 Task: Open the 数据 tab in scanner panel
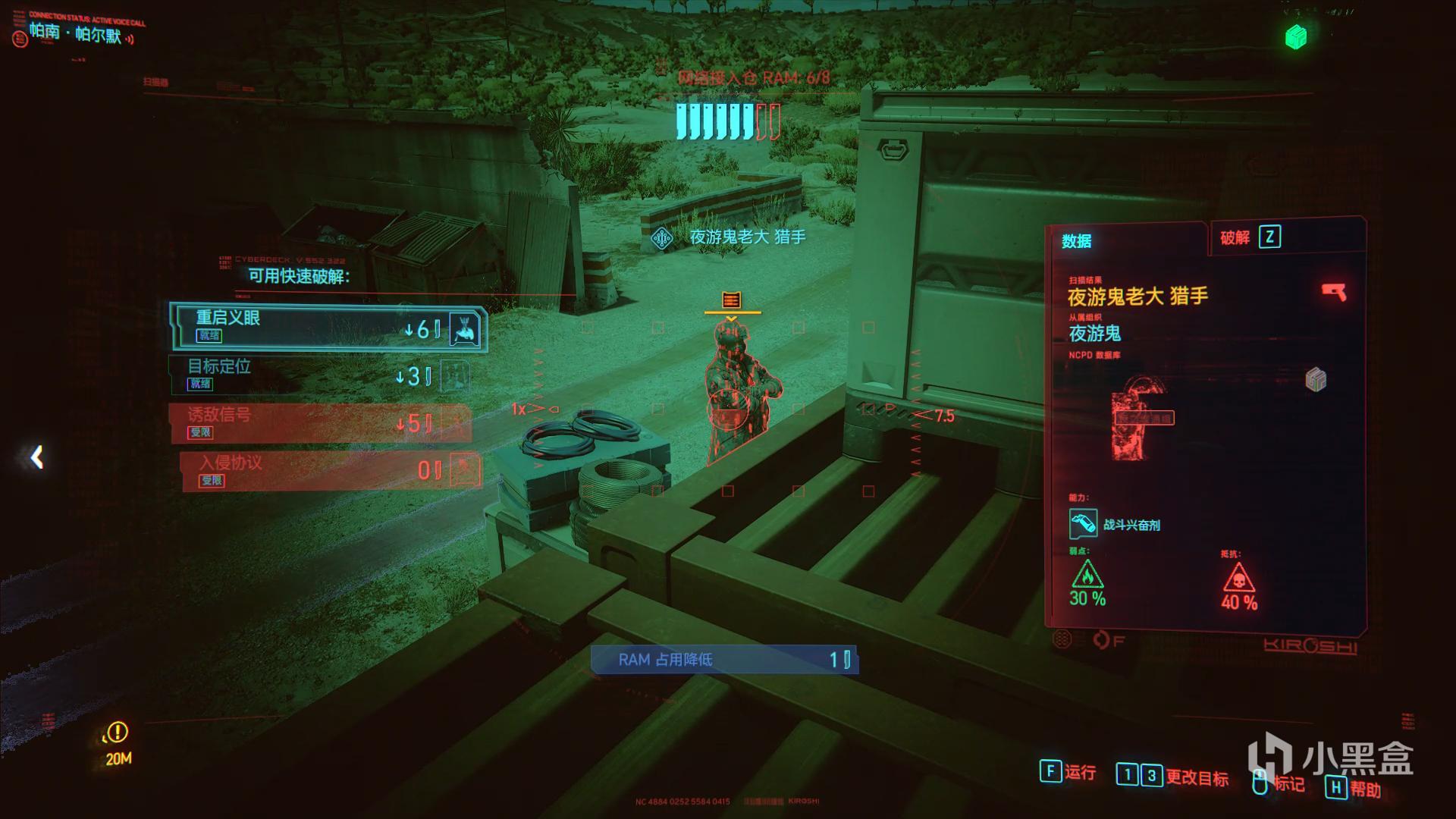click(1076, 241)
